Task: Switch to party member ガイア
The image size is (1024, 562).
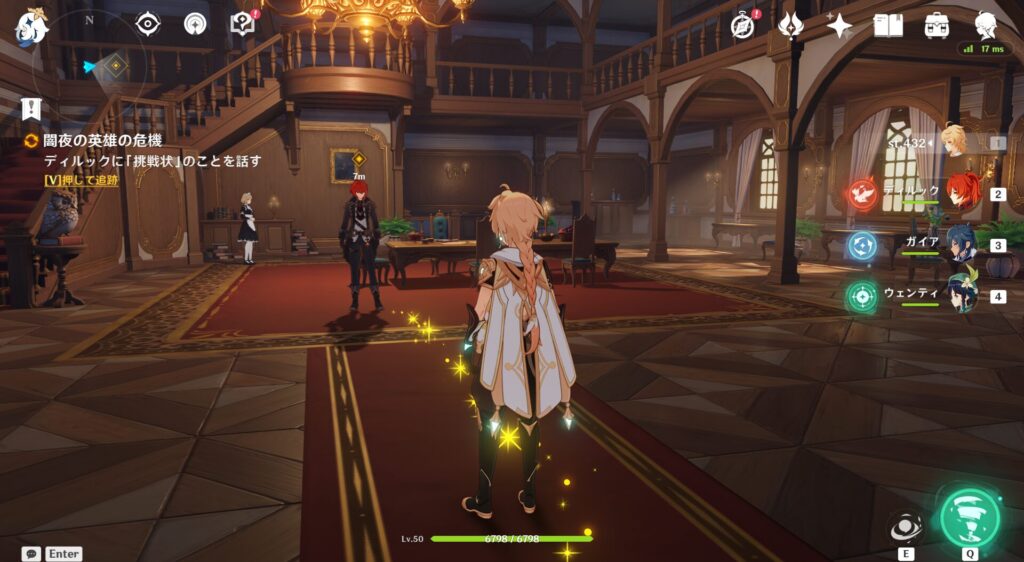Action: click(x=962, y=243)
